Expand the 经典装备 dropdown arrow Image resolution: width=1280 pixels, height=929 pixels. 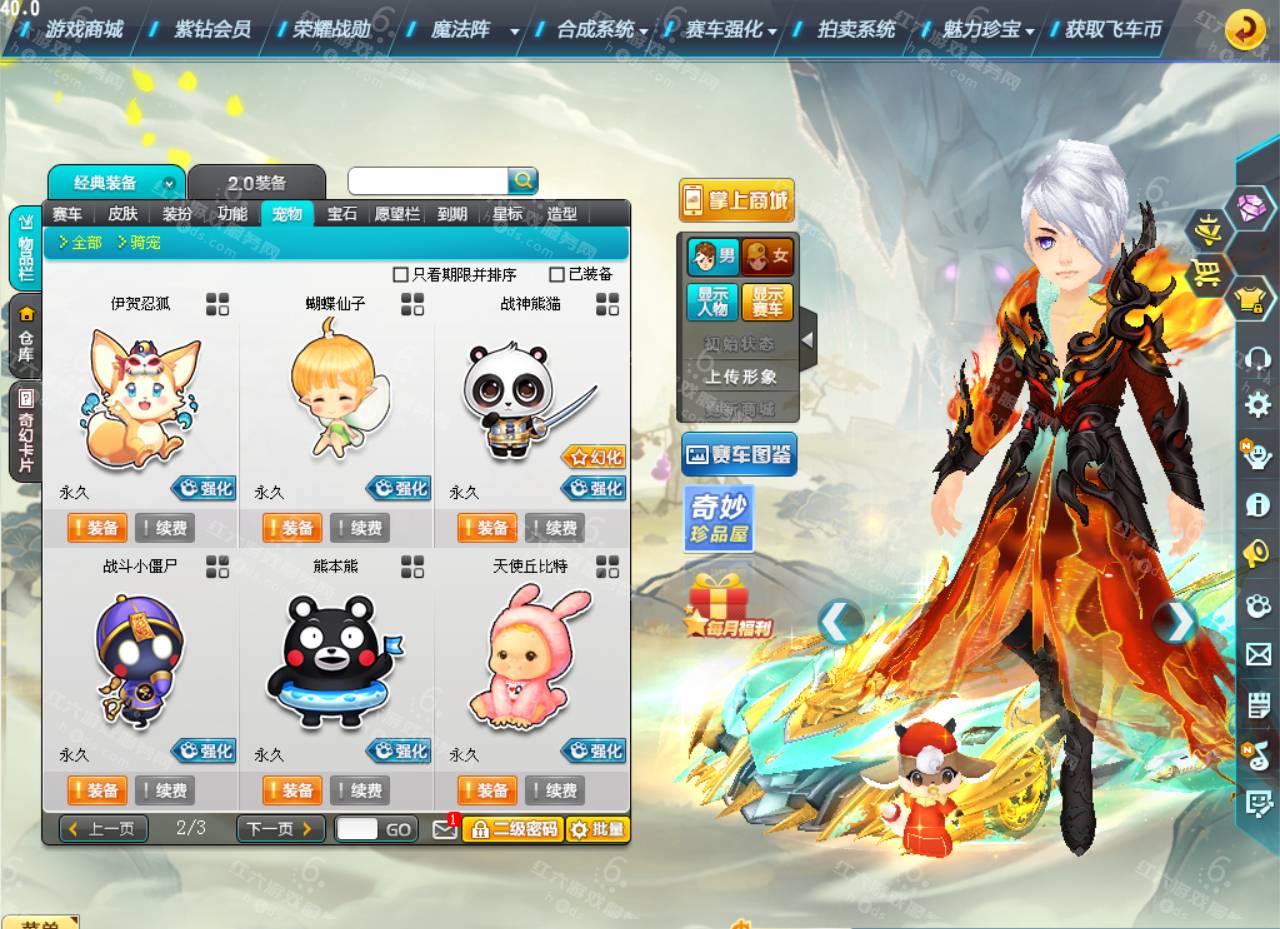tap(167, 182)
